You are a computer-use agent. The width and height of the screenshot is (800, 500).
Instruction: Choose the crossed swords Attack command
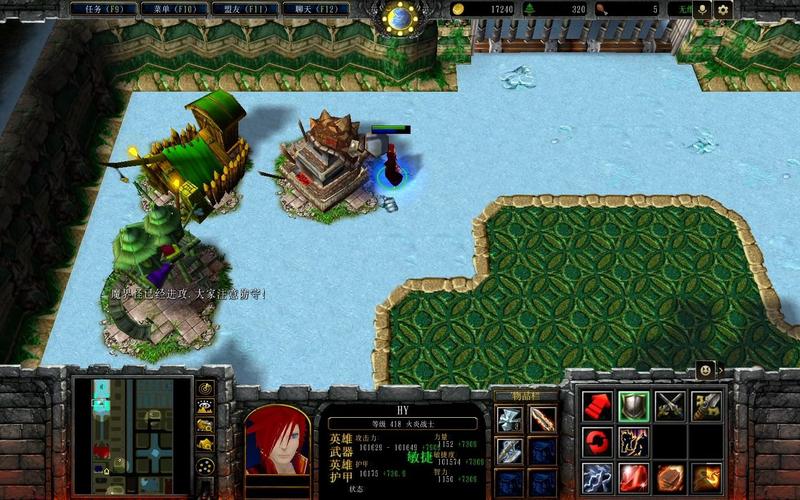pos(670,406)
